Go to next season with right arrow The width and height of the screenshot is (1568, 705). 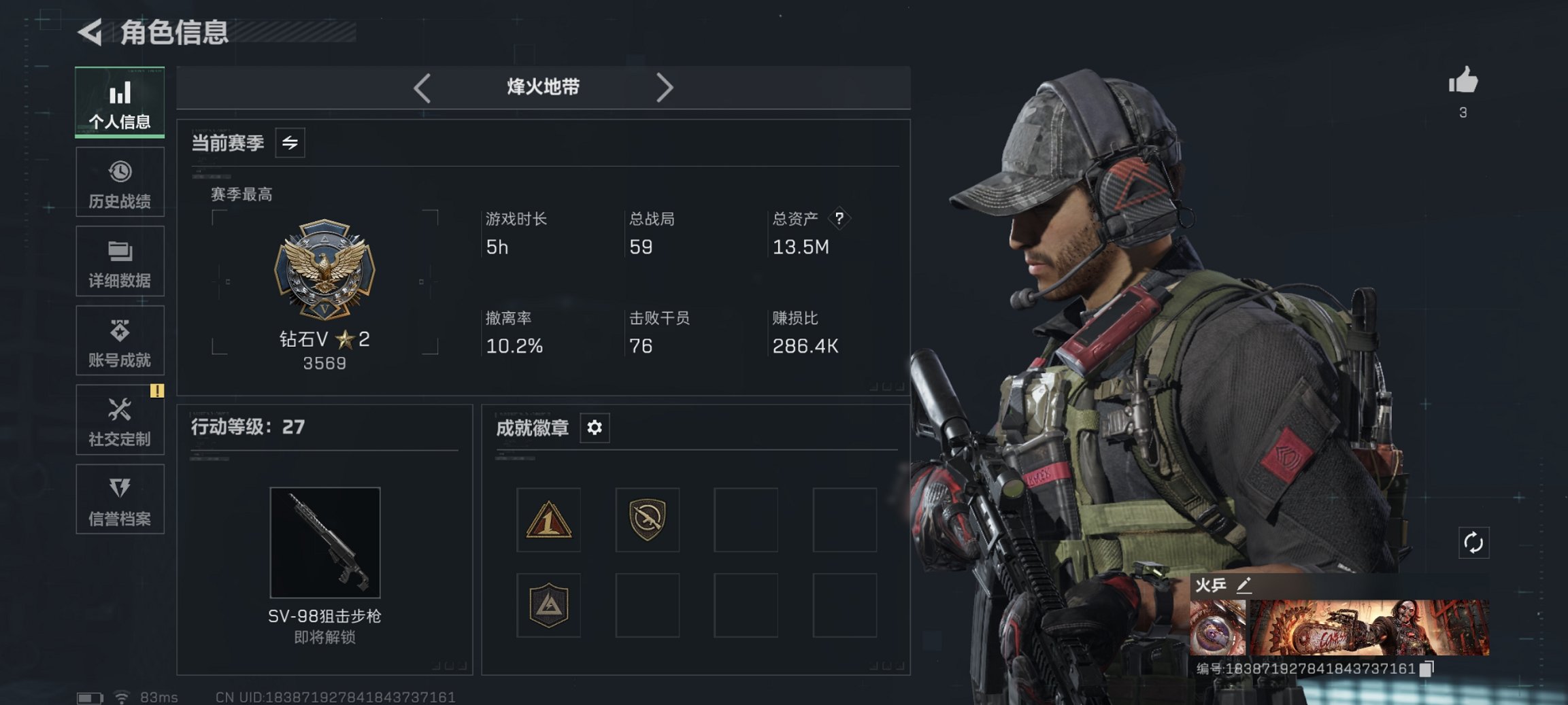(665, 87)
